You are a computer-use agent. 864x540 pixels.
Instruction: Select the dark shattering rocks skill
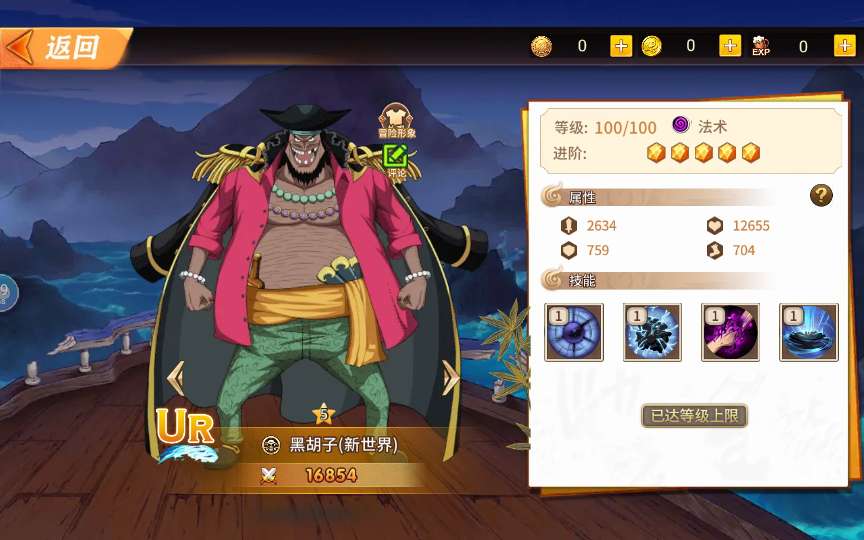pos(652,332)
